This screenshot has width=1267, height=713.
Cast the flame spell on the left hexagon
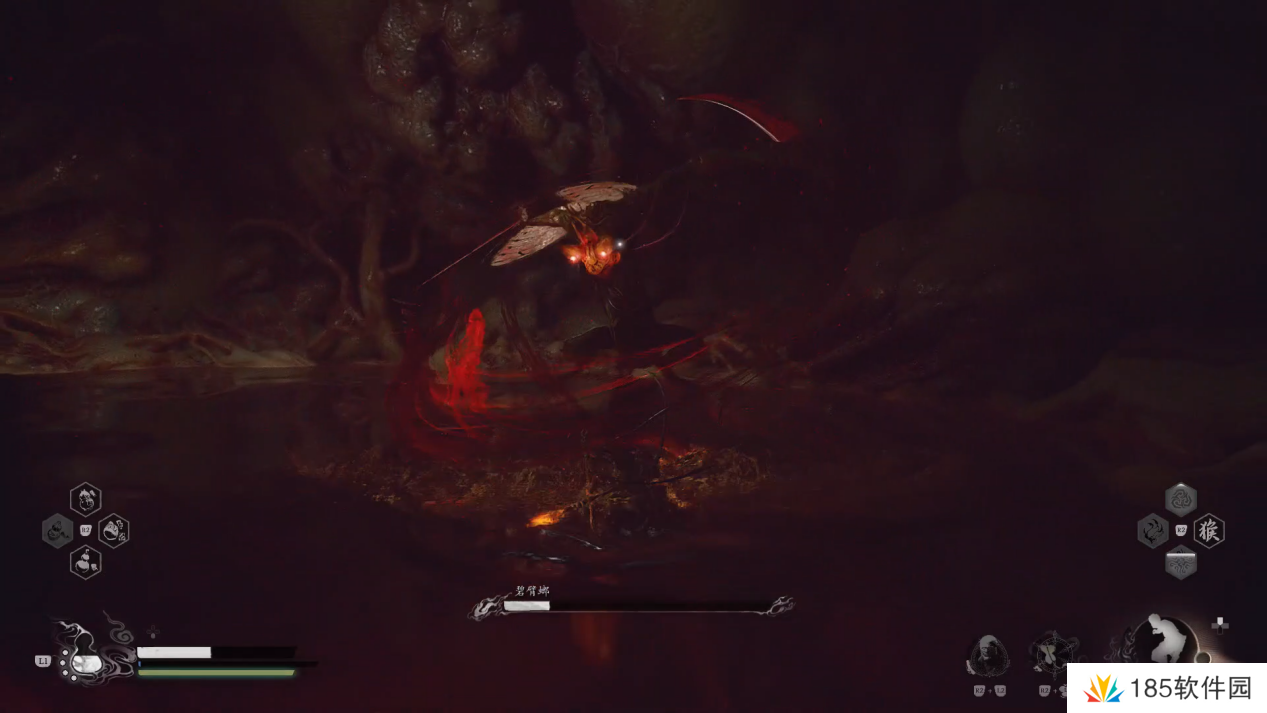tap(1153, 530)
